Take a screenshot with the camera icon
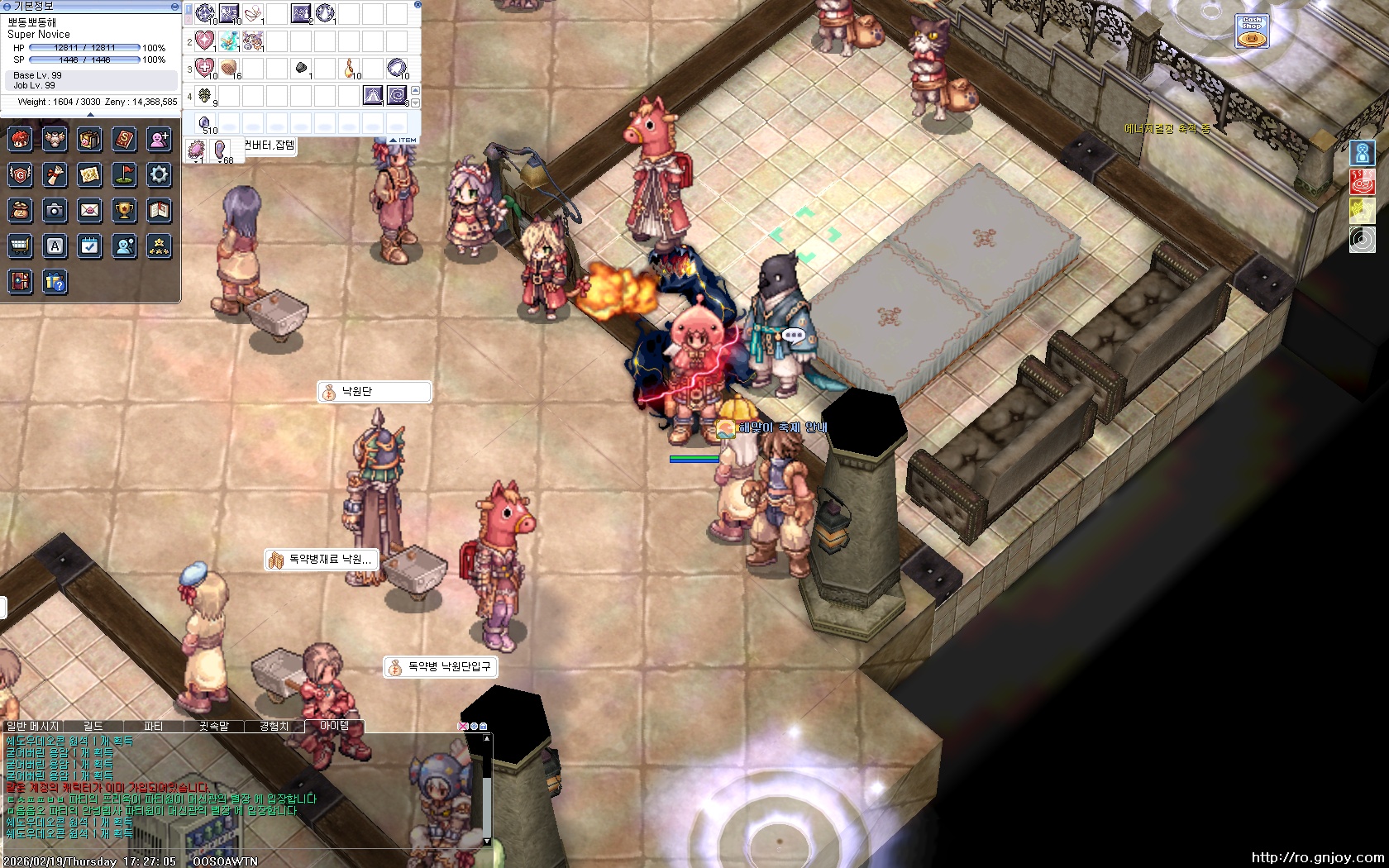Screen dimensions: 1389x868 click(55, 211)
